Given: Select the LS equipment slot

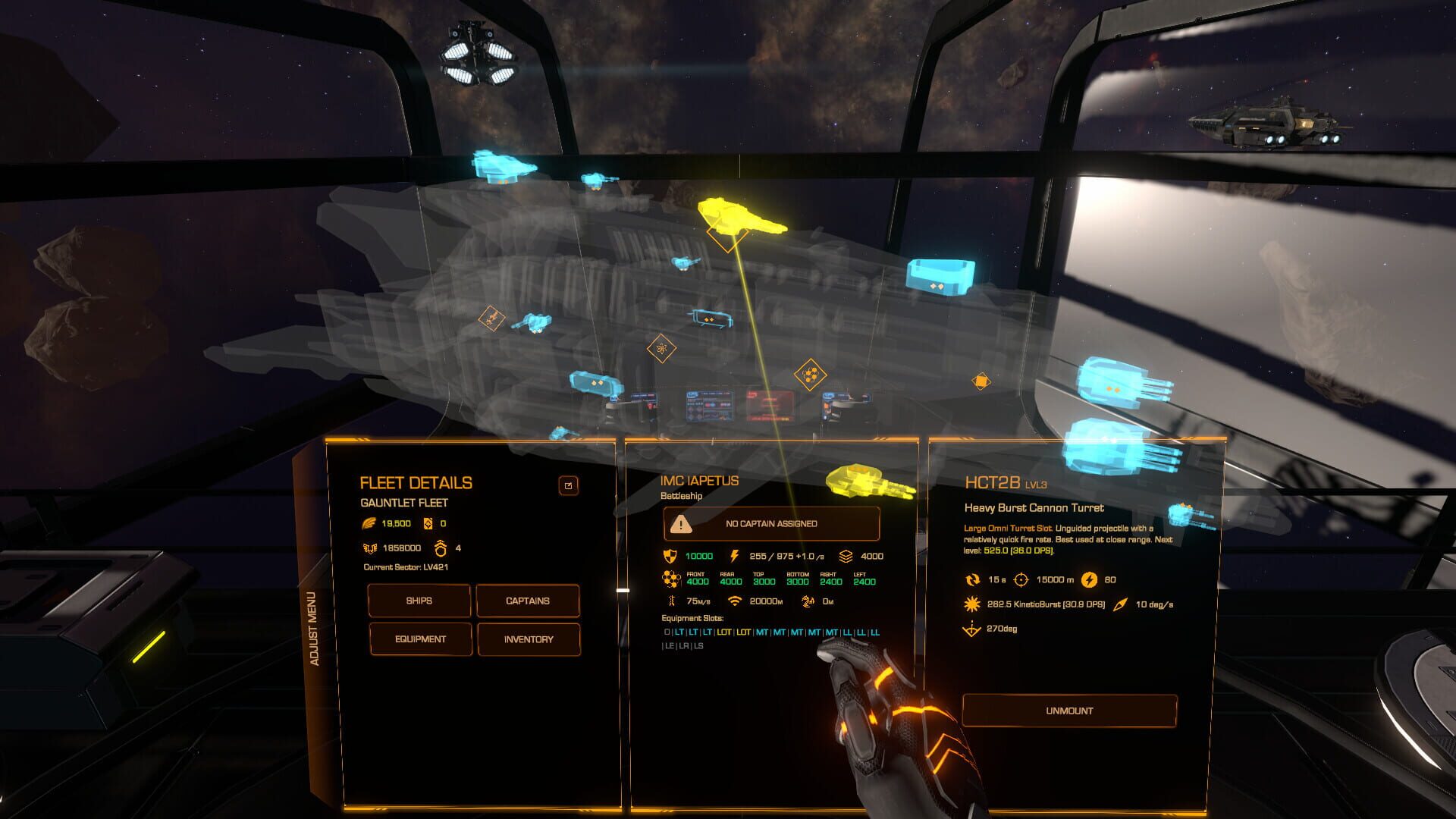Looking at the screenshot, I should tap(699, 645).
